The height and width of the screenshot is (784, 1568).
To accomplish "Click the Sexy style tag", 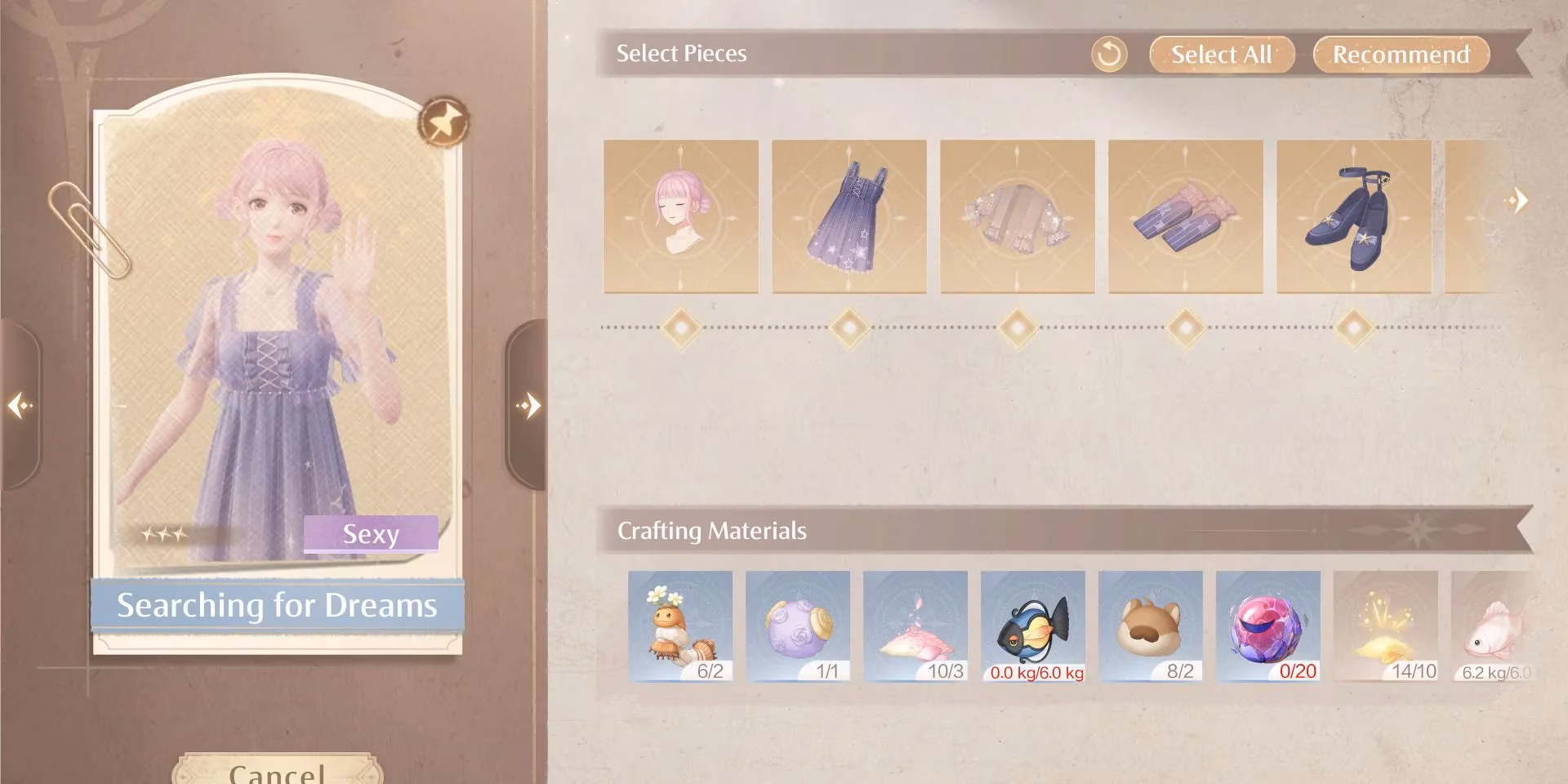I will (x=372, y=535).
